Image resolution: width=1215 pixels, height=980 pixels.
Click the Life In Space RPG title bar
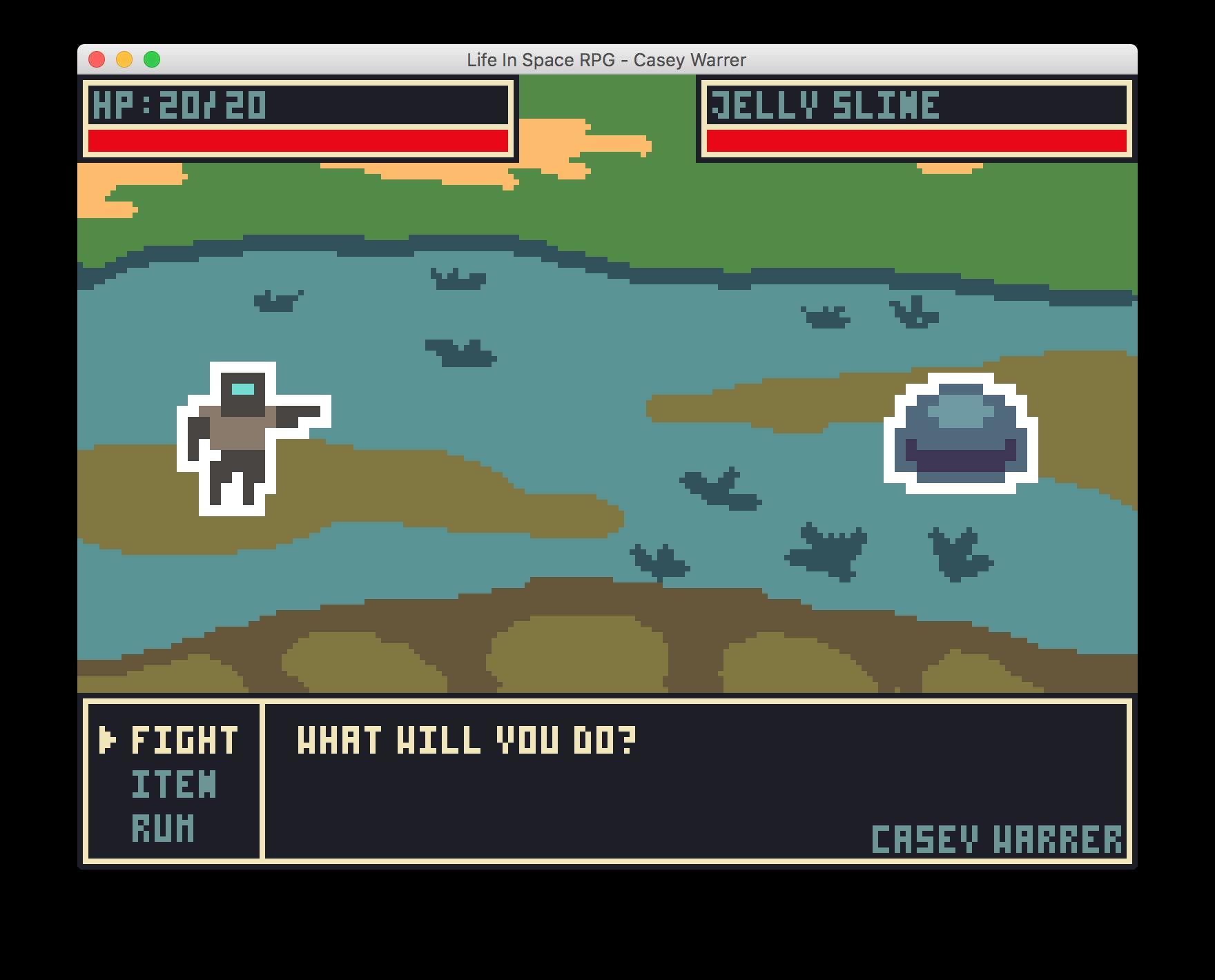coord(606,60)
